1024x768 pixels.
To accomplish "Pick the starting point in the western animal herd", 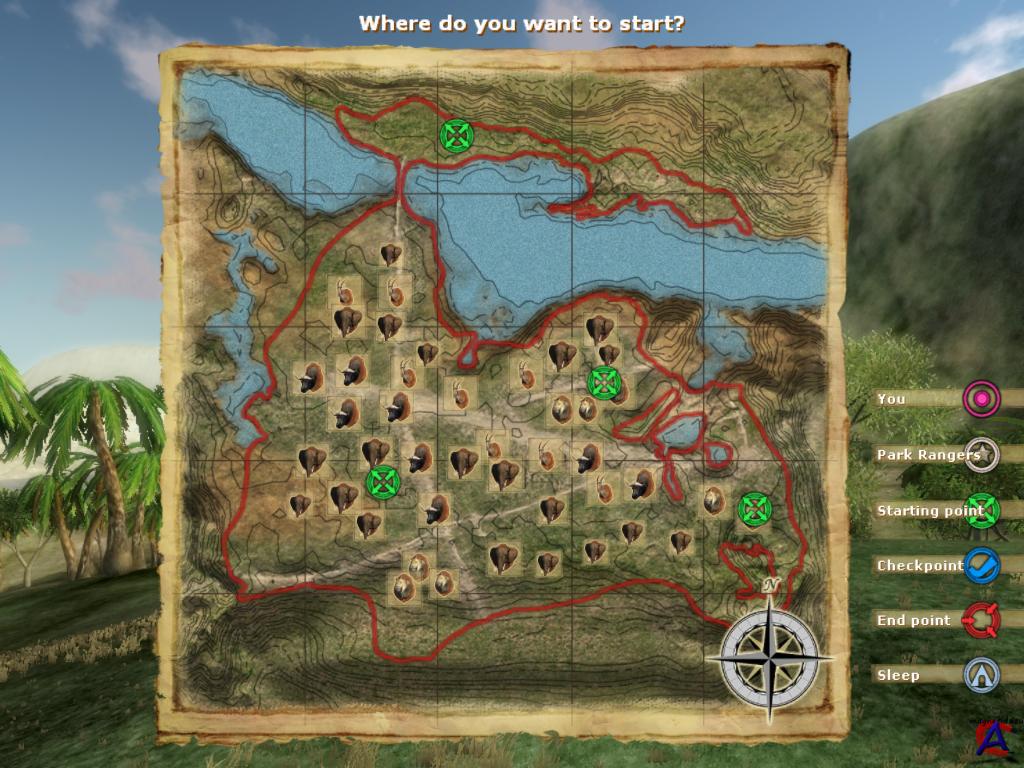I will pos(382,482).
